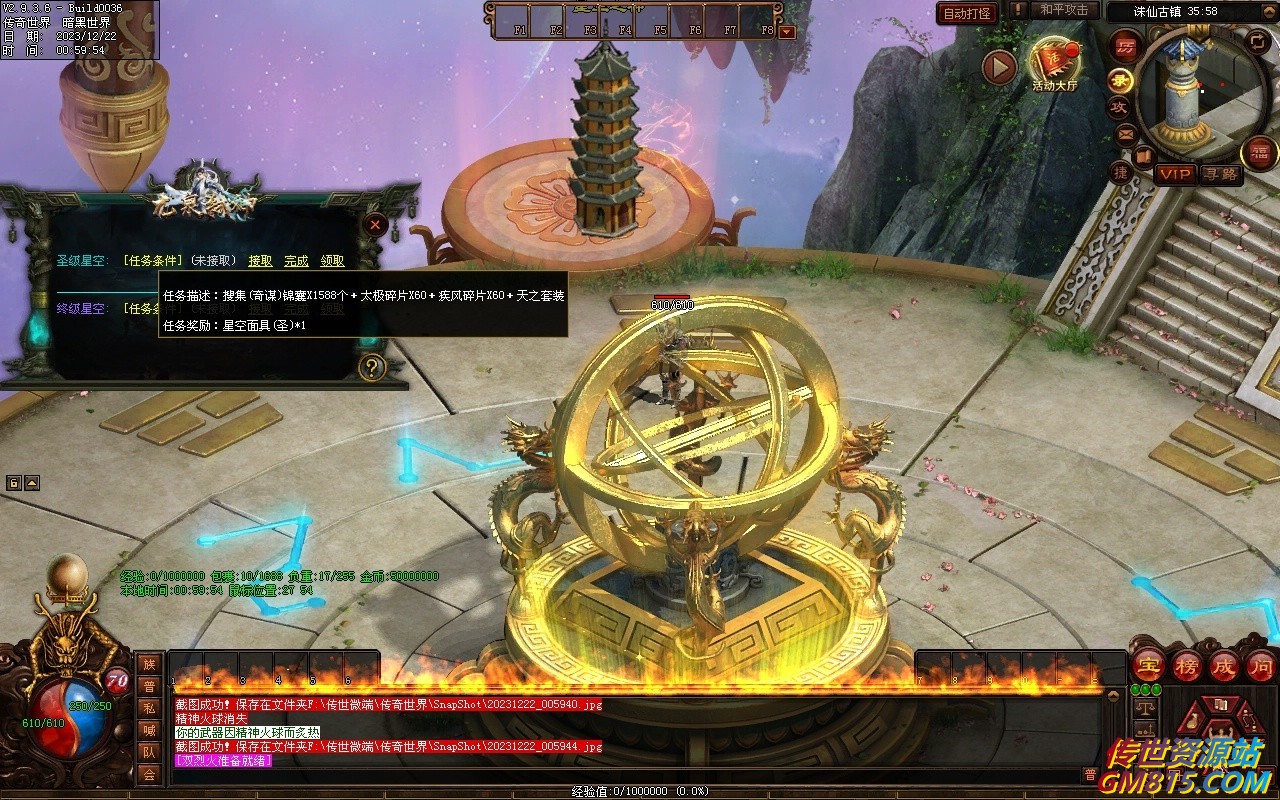Click 完成 for the 圣级星空 quest

point(296,261)
